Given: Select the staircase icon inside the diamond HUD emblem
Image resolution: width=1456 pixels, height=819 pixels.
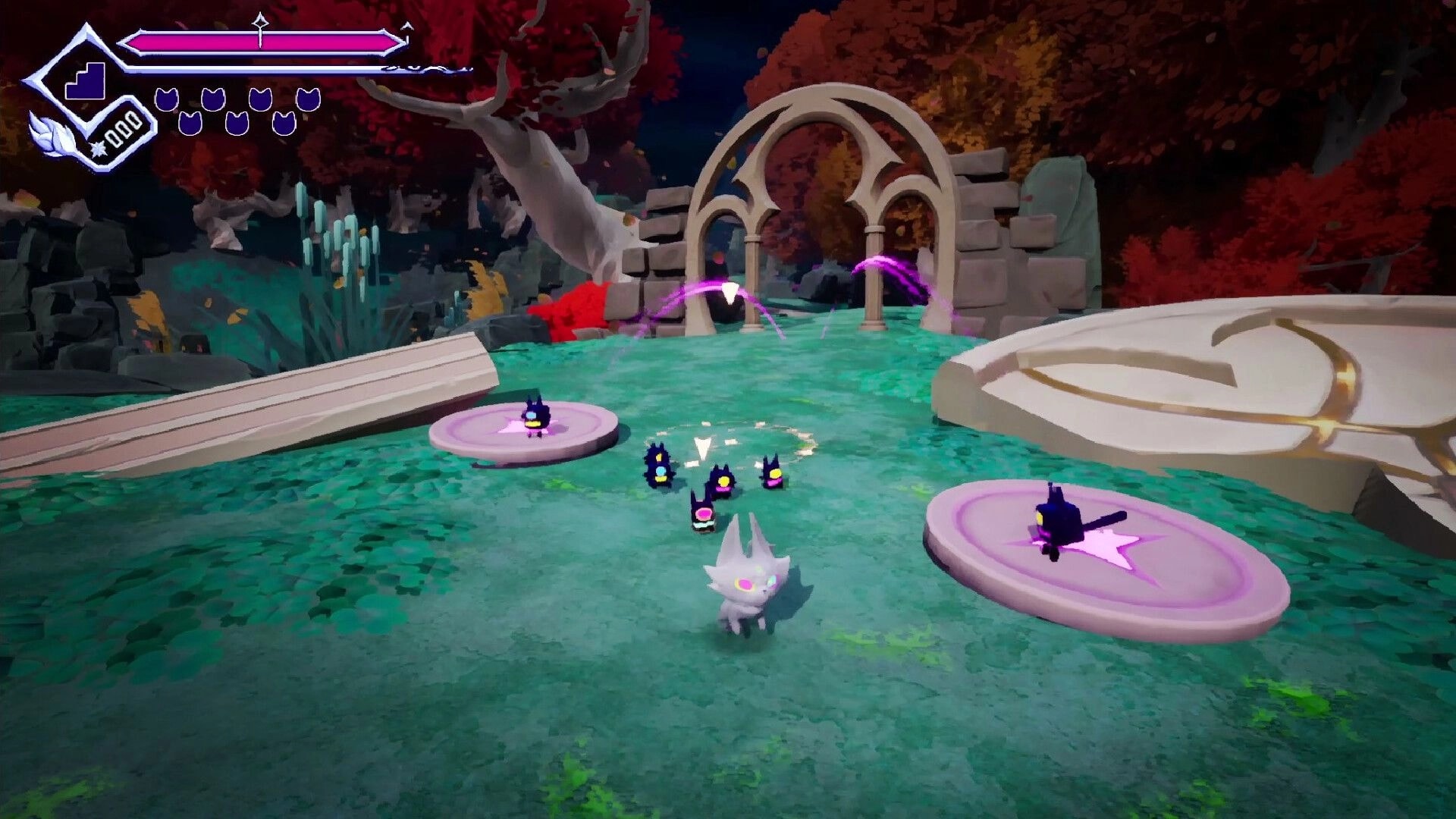Looking at the screenshot, I should pos(85,82).
